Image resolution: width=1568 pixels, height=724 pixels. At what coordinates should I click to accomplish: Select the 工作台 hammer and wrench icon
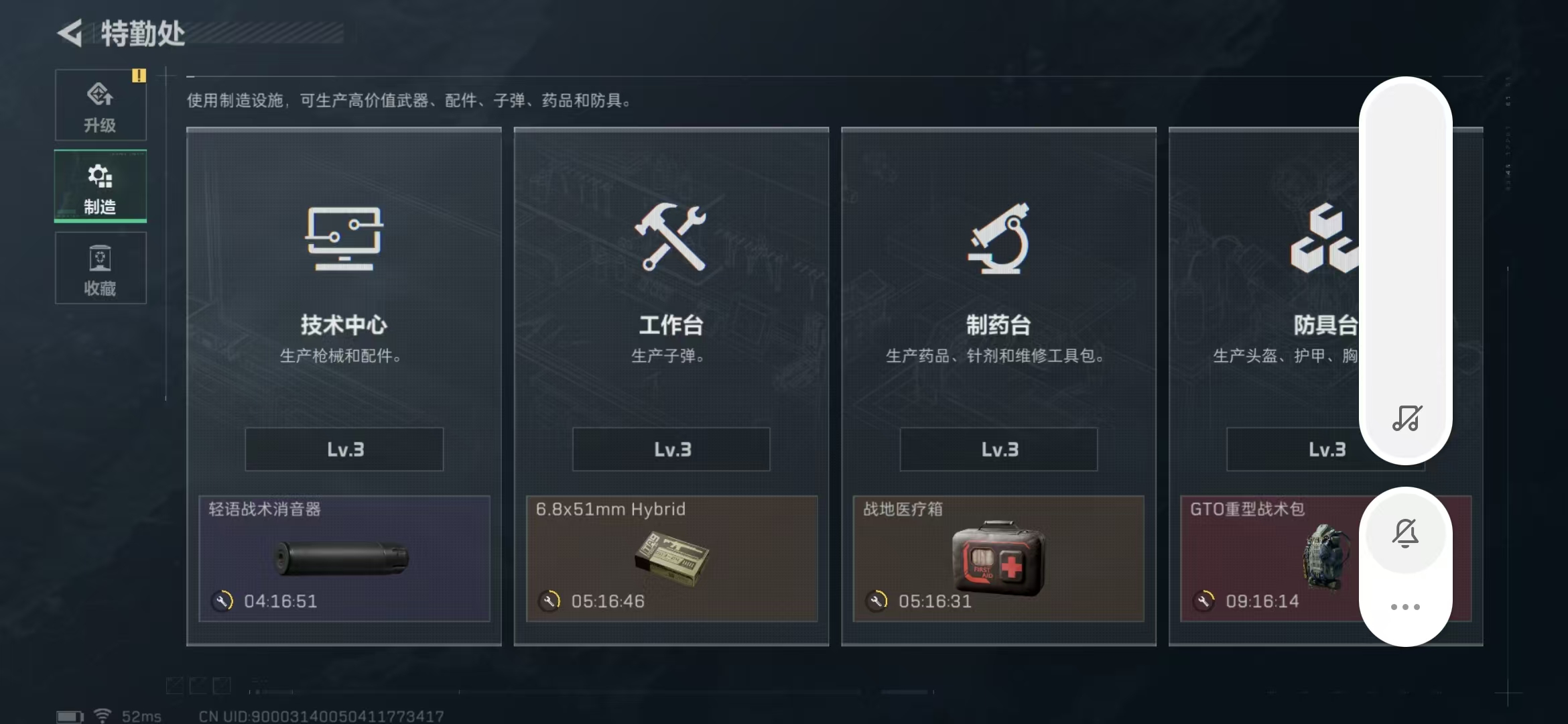click(670, 241)
